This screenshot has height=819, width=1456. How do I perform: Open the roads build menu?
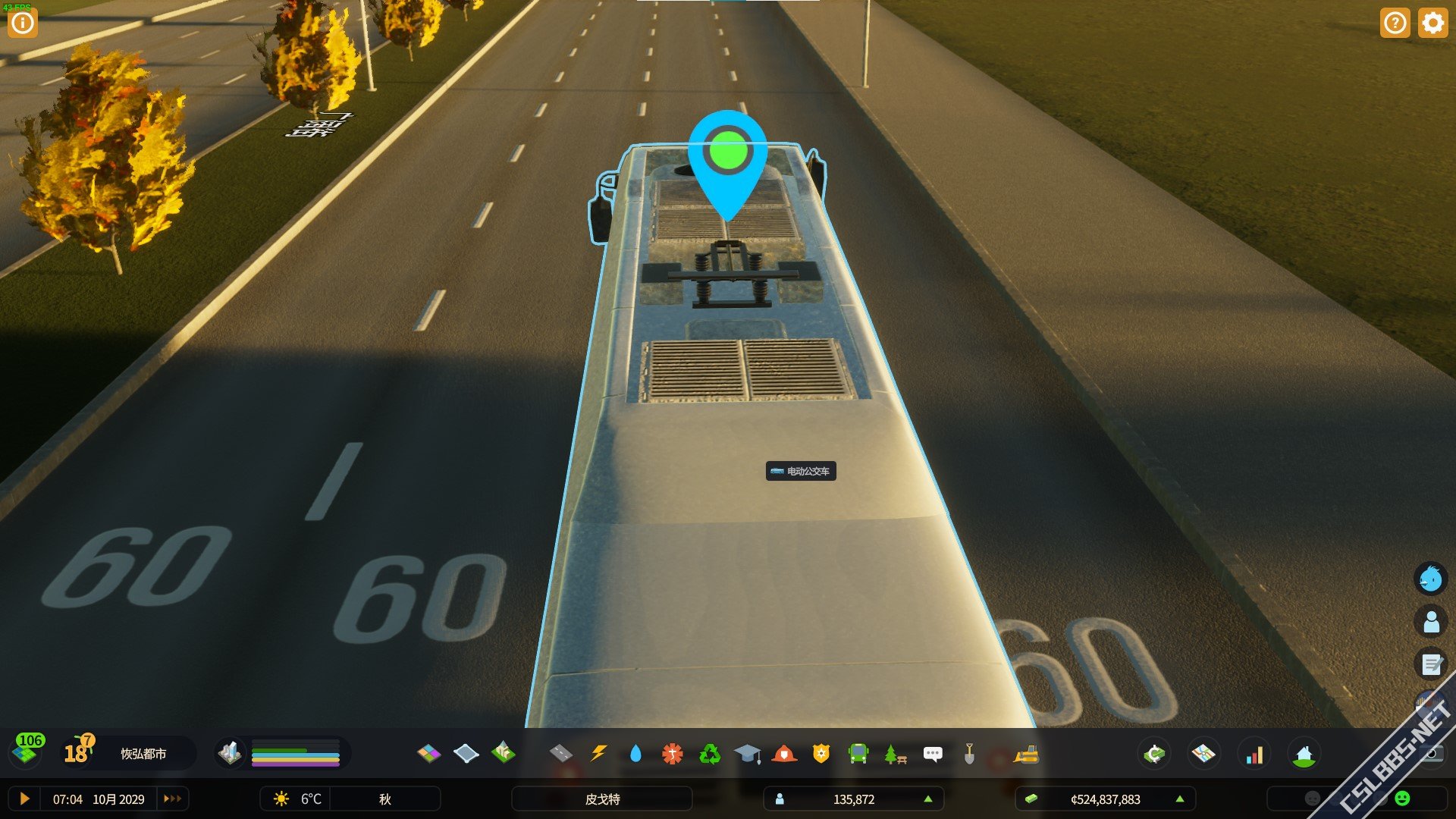coord(560,754)
